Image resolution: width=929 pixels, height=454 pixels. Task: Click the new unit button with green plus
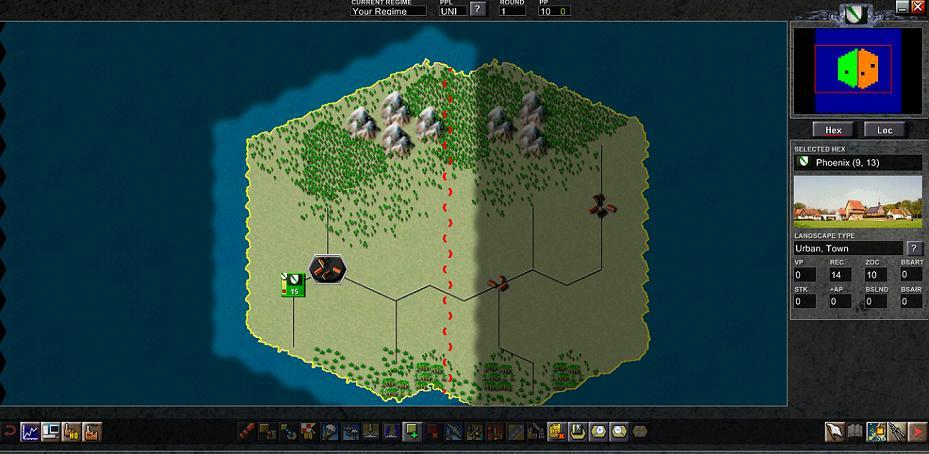(x=411, y=432)
